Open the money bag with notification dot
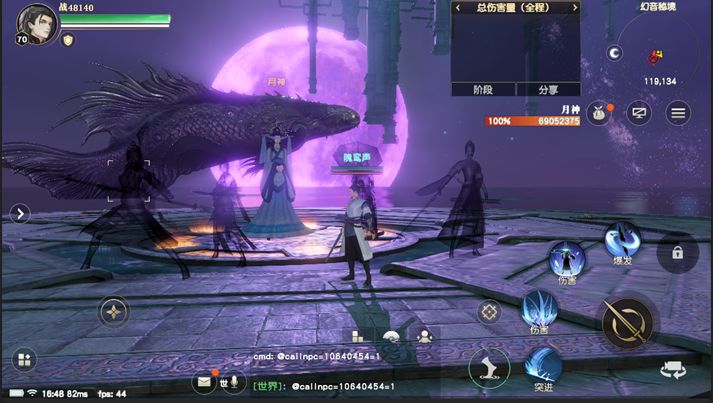This screenshot has height=403, width=713. pos(599,113)
